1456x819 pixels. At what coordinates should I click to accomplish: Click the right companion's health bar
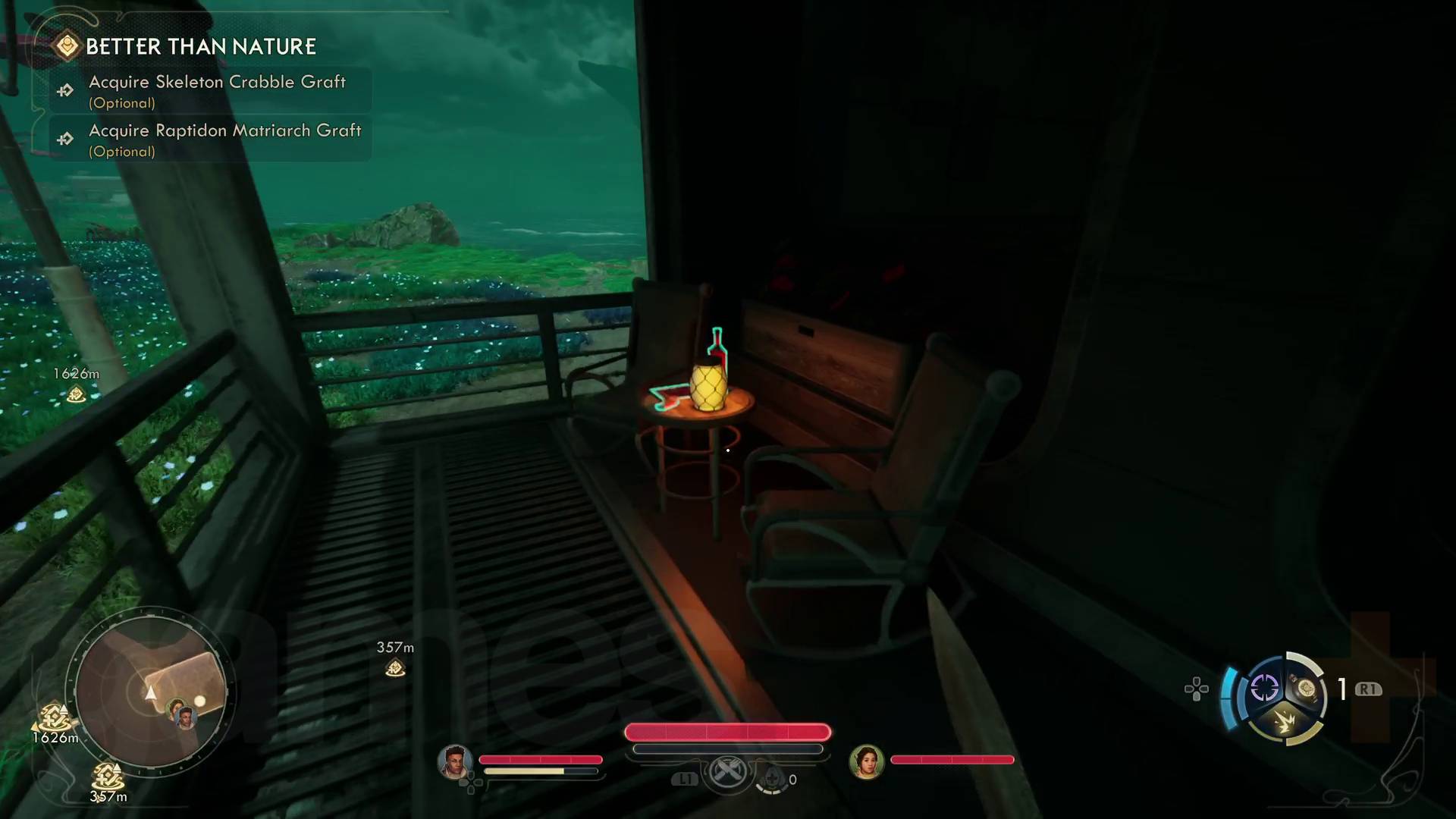pyautogui.click(x=952, y=759)
